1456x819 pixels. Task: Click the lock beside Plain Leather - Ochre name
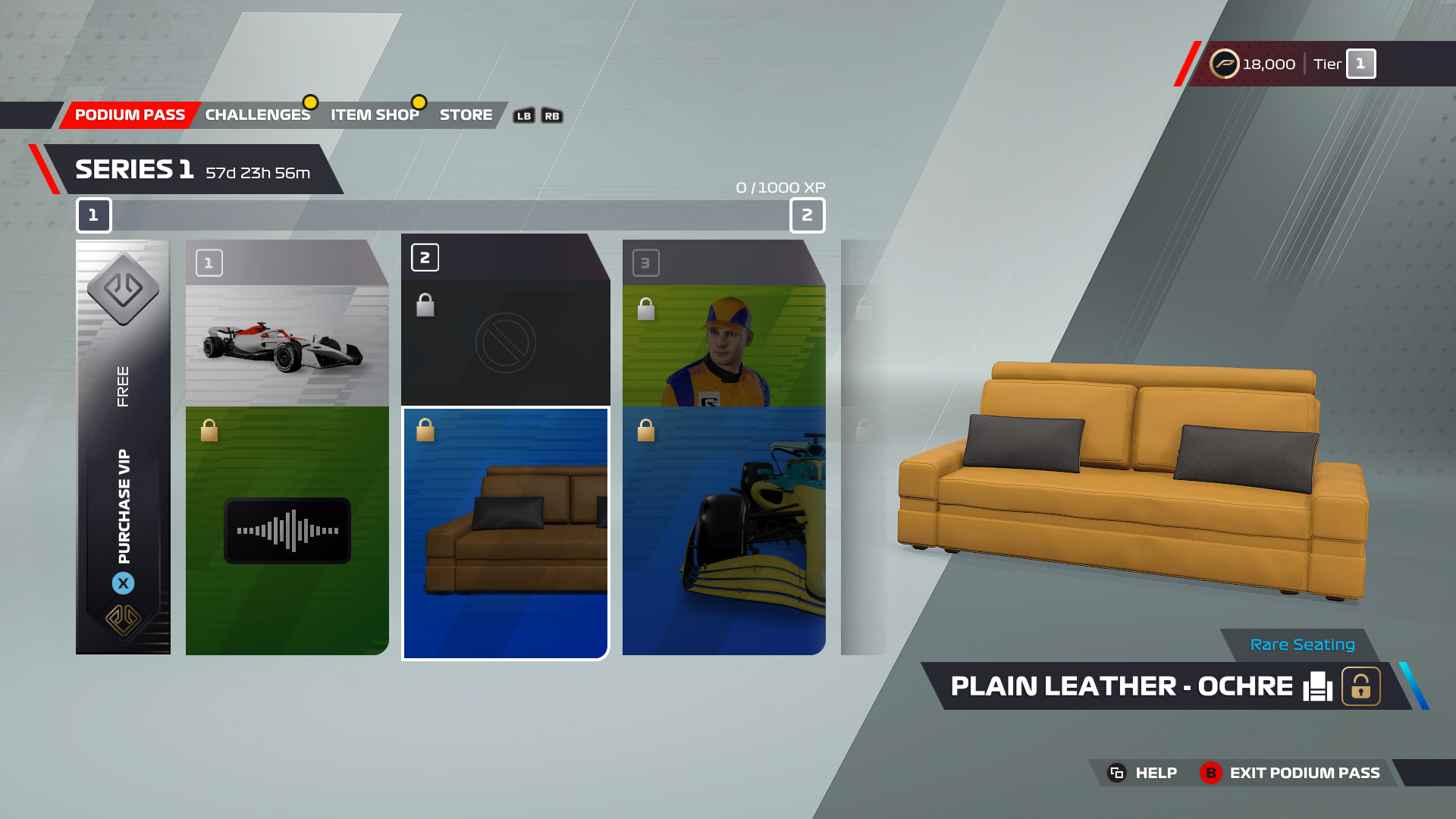pyautogui.click(x=1360, y=686)
